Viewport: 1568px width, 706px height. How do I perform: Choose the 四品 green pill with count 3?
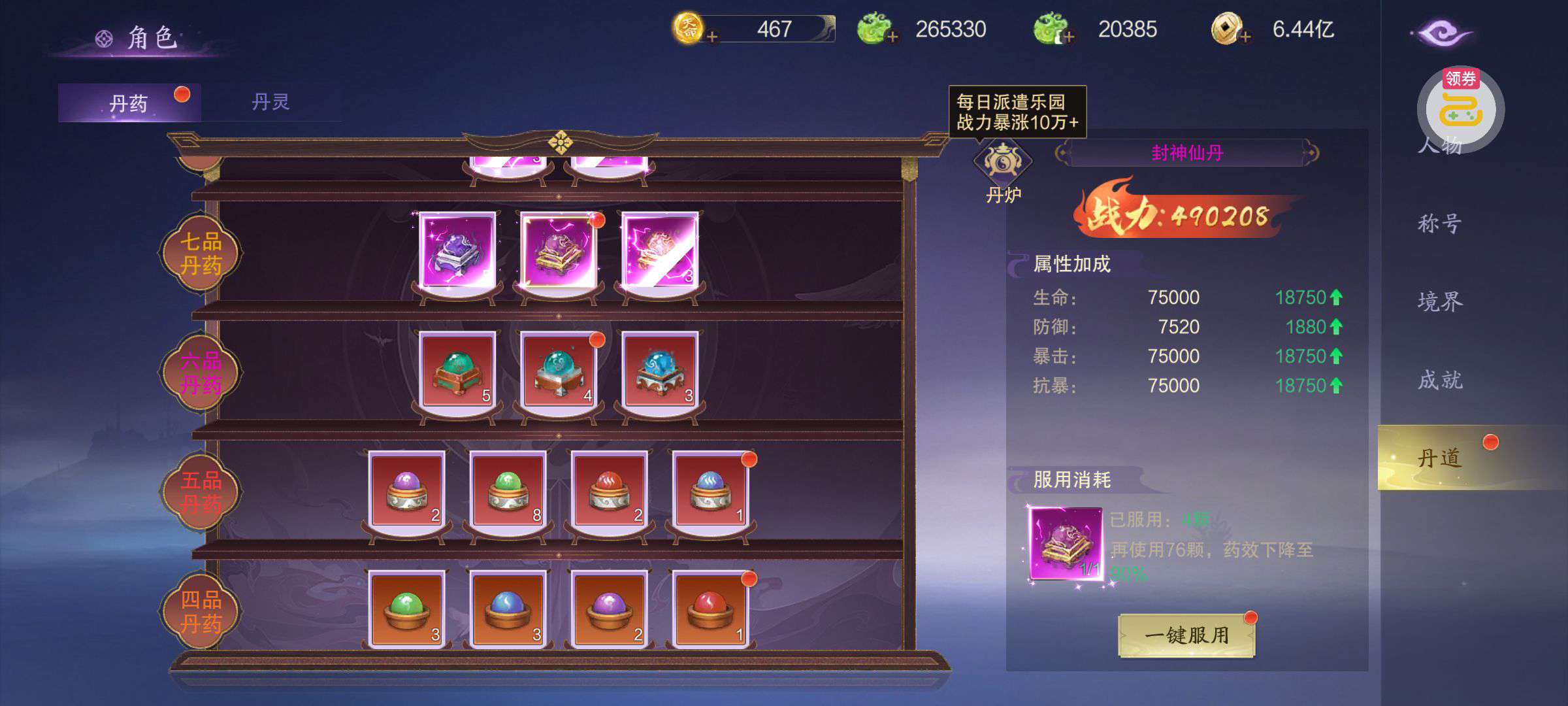pyautogui.click(x=406, y=609)
